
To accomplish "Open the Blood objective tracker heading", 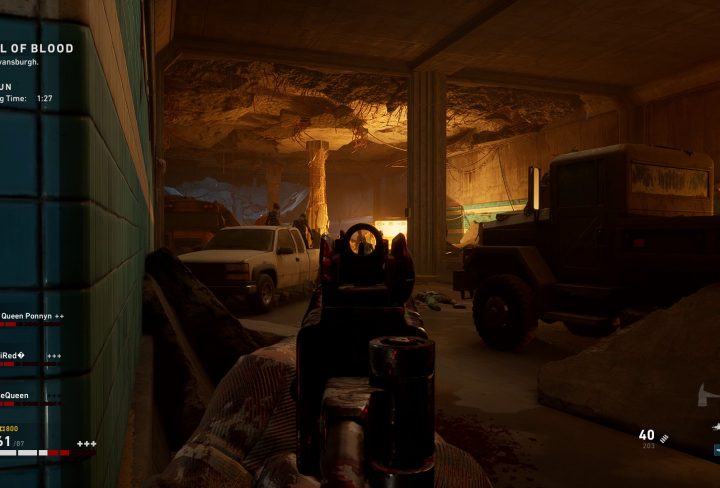I will click(40, 49).
